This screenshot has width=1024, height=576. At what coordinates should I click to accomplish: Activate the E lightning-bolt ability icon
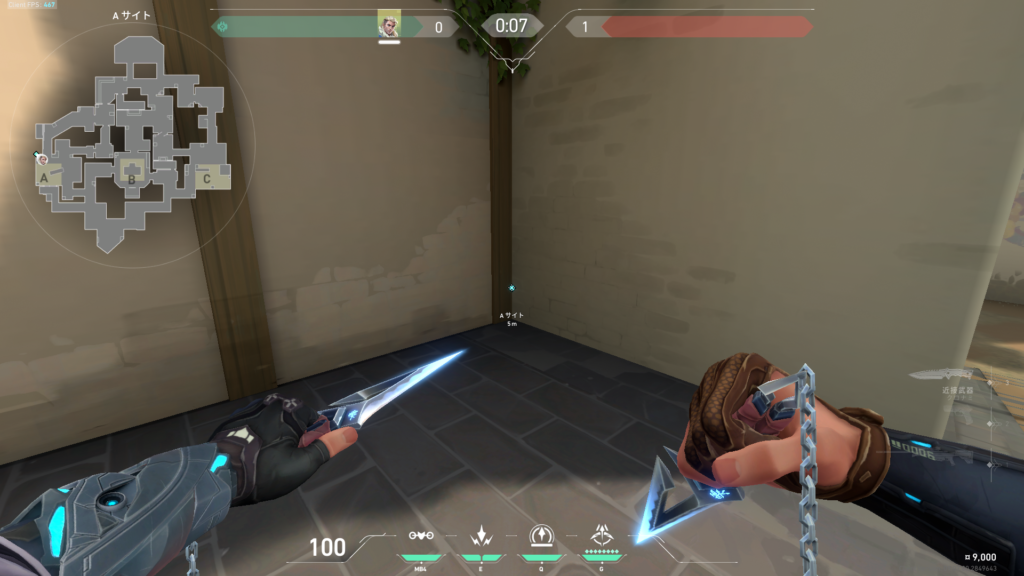click(479, 536)
